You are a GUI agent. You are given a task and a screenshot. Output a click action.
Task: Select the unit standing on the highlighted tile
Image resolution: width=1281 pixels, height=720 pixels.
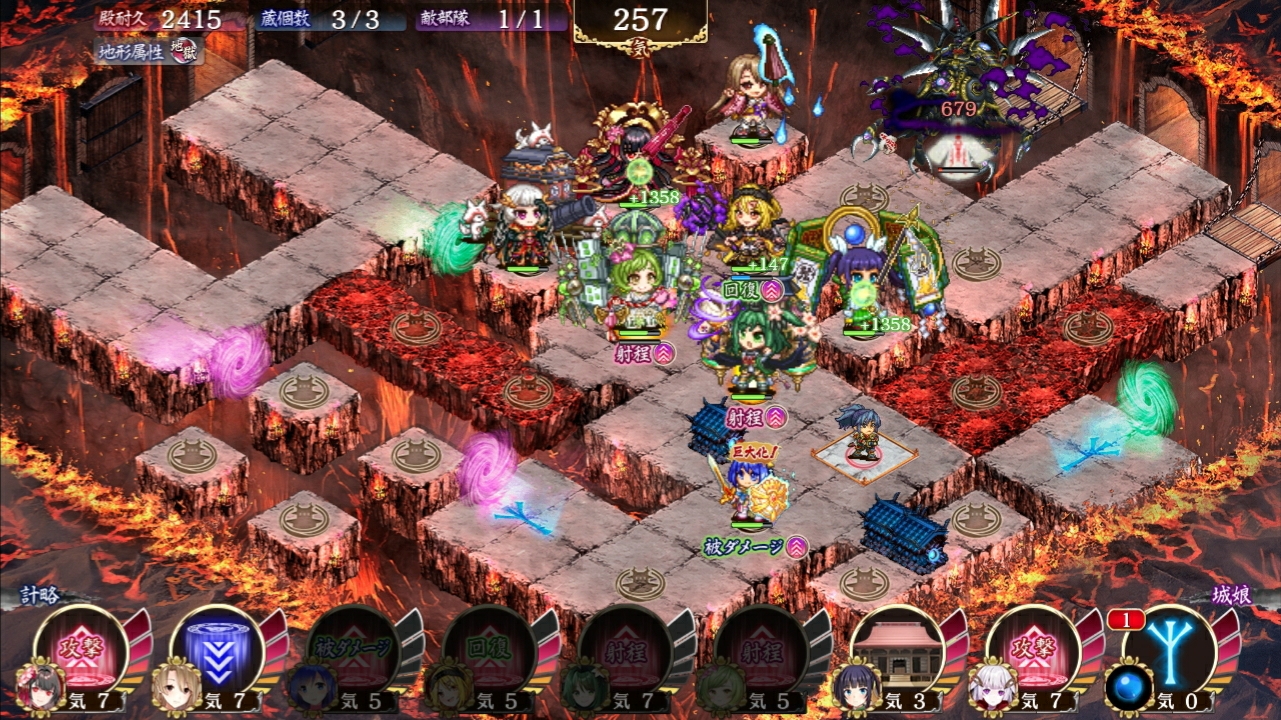[x=862, y=436]
